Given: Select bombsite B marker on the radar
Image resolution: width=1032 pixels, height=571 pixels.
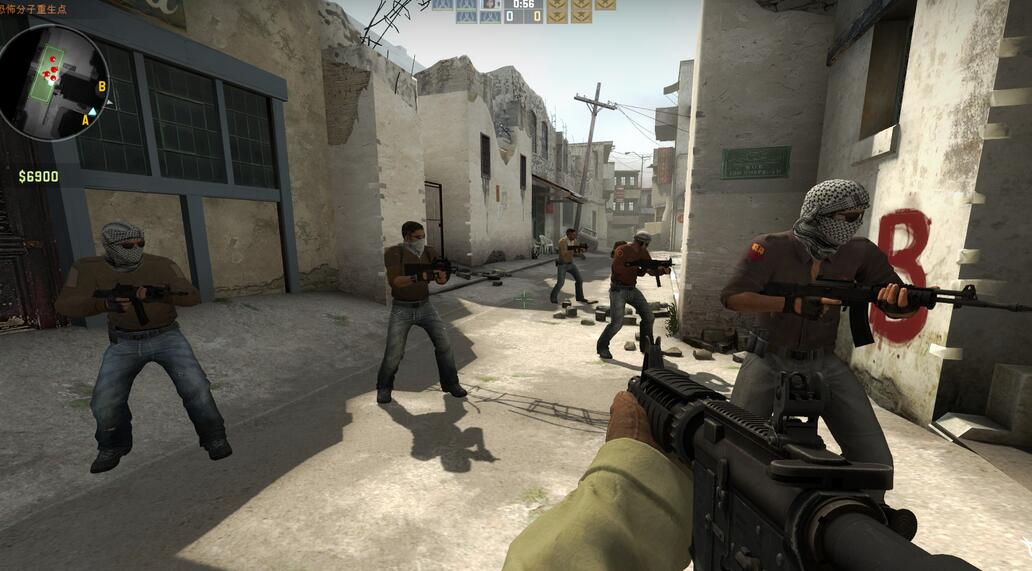Looking at the screenshot, I should (x=102, y=86).
